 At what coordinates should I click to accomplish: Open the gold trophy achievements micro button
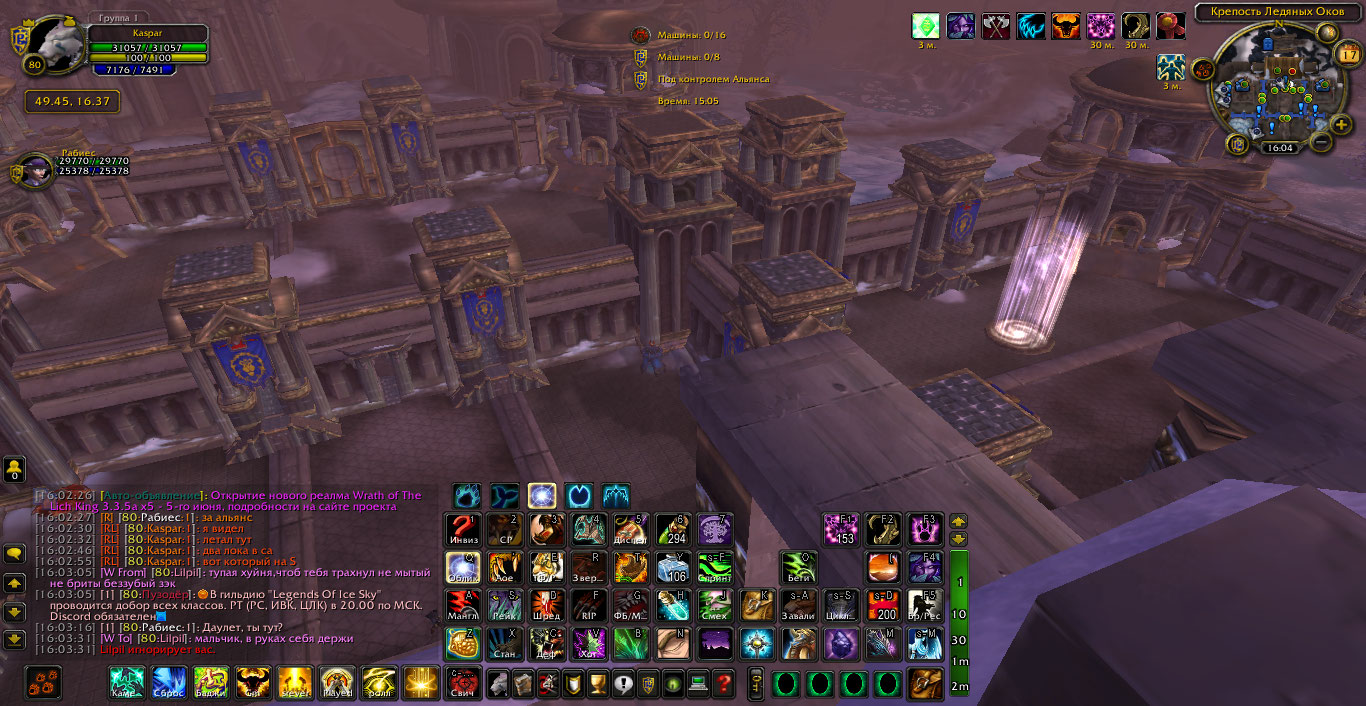pyautogui.click(x=598, y=684)
